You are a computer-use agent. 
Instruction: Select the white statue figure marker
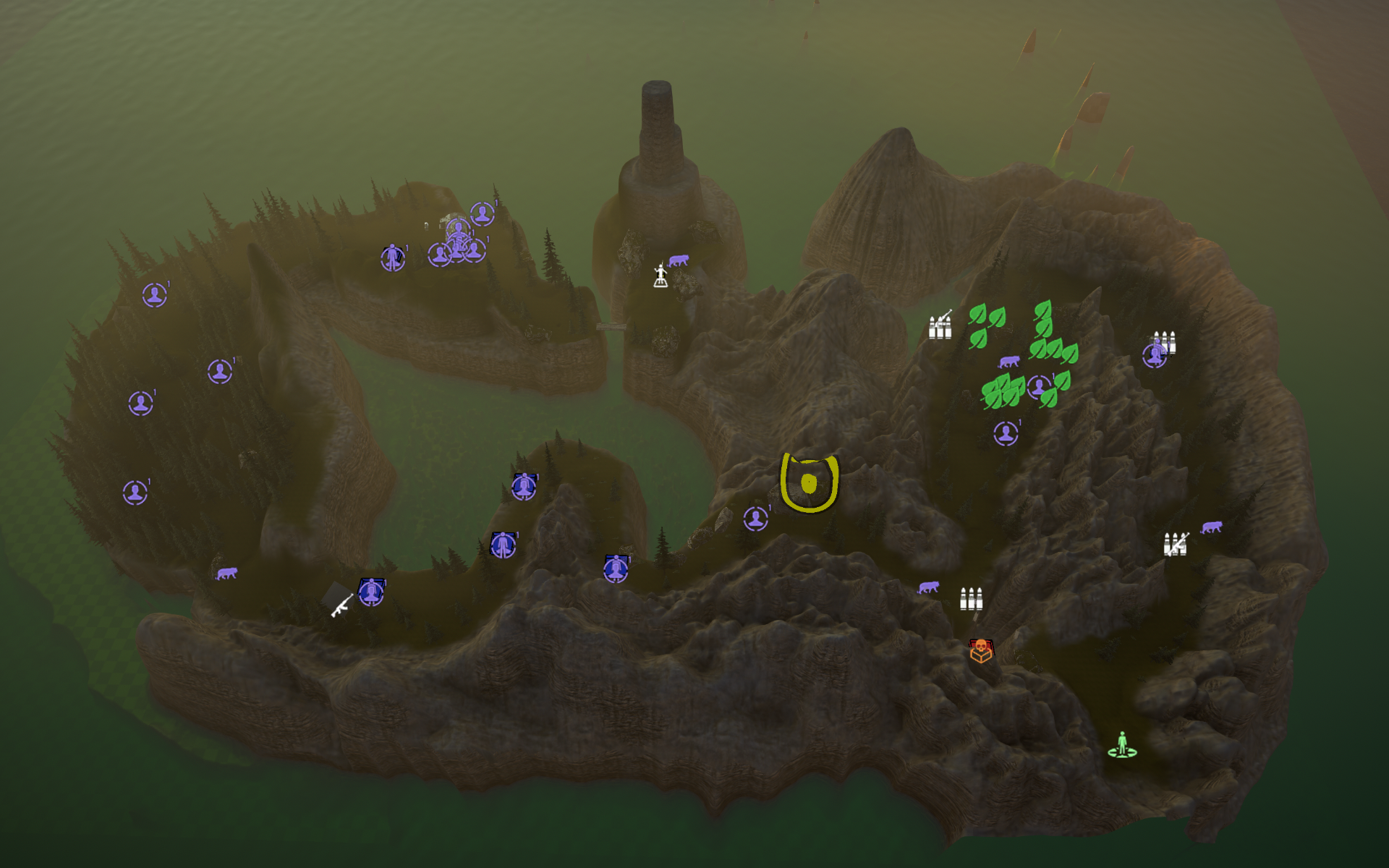[x=660, y=276]
